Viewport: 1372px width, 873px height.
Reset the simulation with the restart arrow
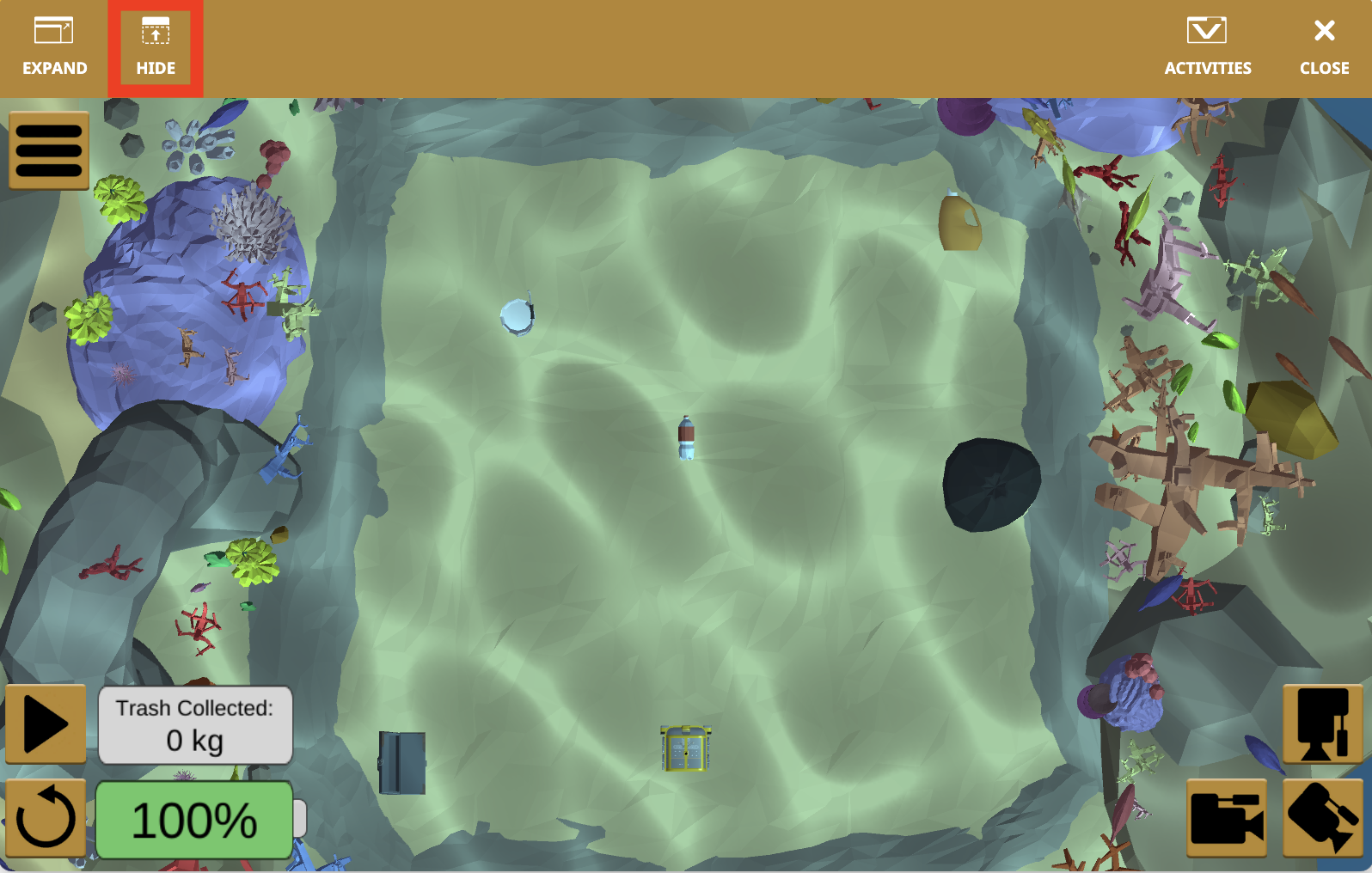click(47, 817)
